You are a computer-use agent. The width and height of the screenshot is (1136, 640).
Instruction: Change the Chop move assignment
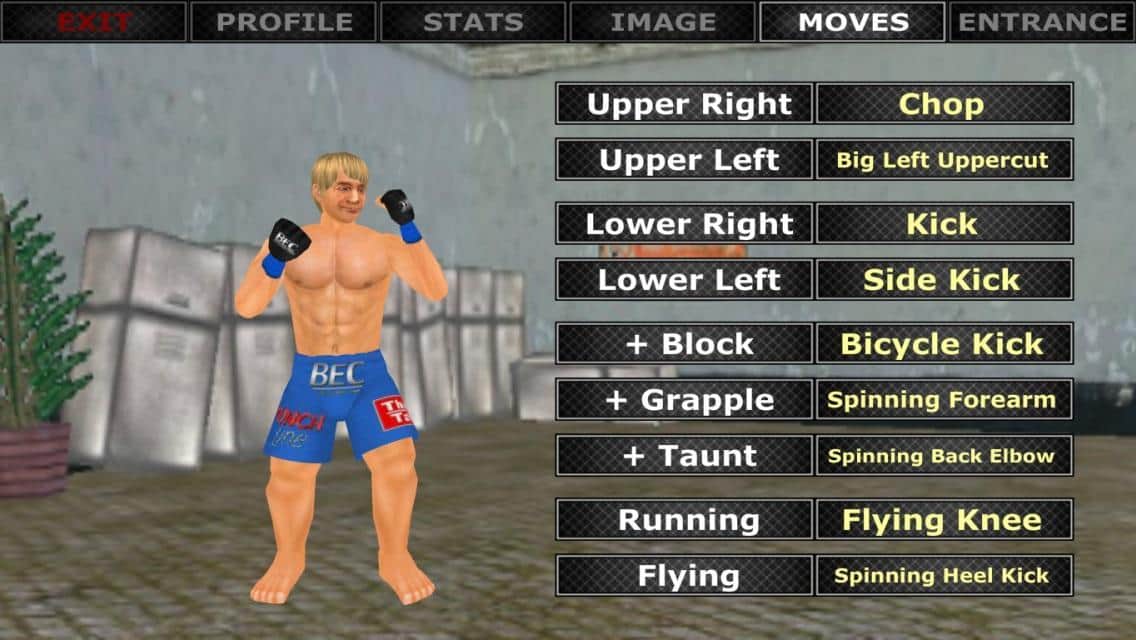coord(943,104)
